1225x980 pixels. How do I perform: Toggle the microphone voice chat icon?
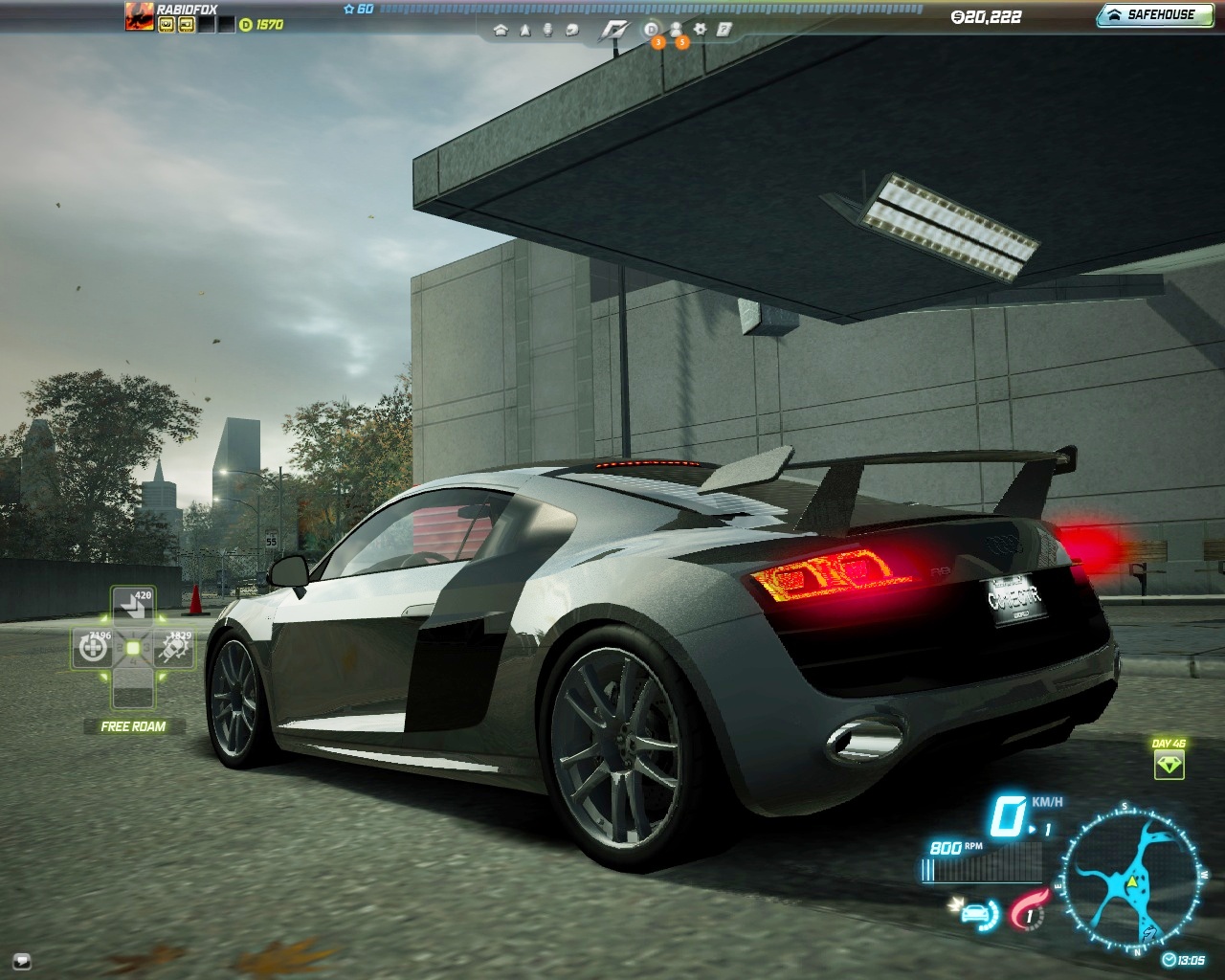click(548, 30)
